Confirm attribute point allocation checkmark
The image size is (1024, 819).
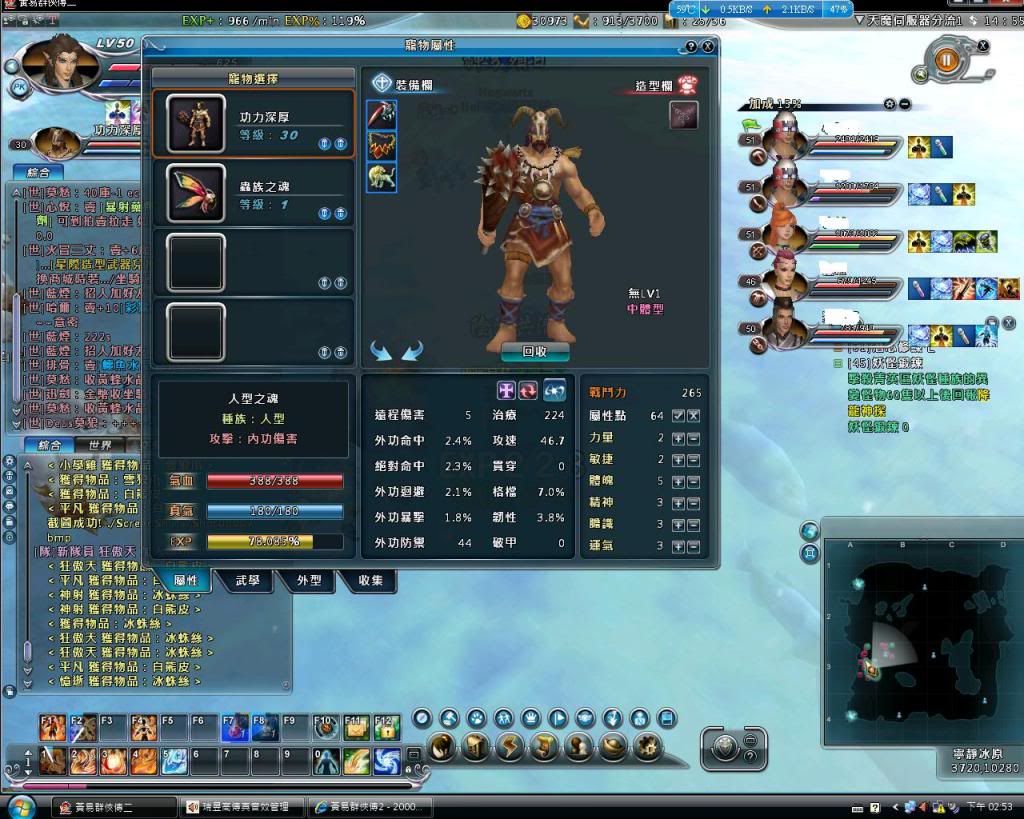point(678,415)
